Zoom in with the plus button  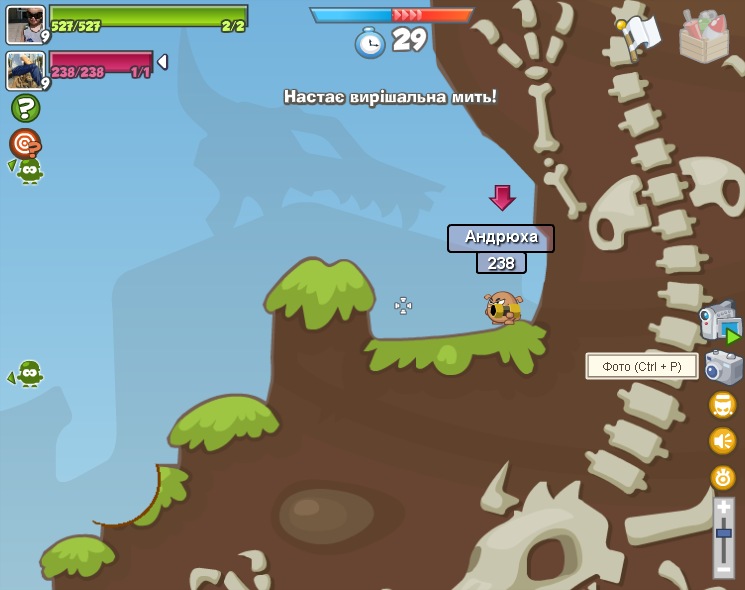click(724, 508)
